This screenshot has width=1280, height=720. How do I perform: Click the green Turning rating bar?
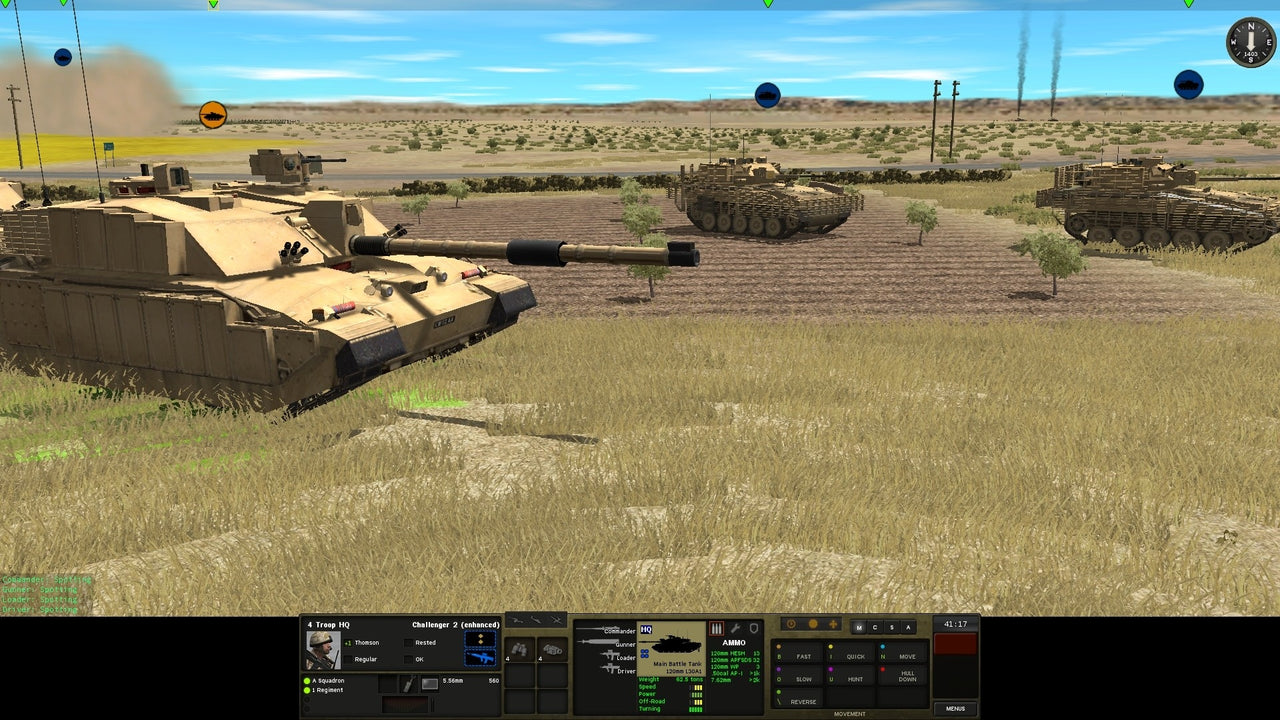coord(694,709)
